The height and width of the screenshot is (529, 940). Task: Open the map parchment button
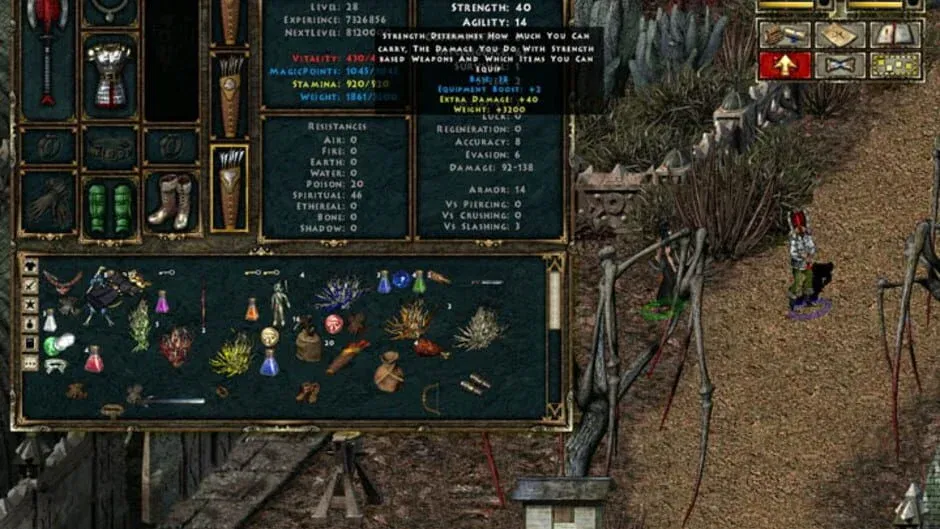coord(839,35)
